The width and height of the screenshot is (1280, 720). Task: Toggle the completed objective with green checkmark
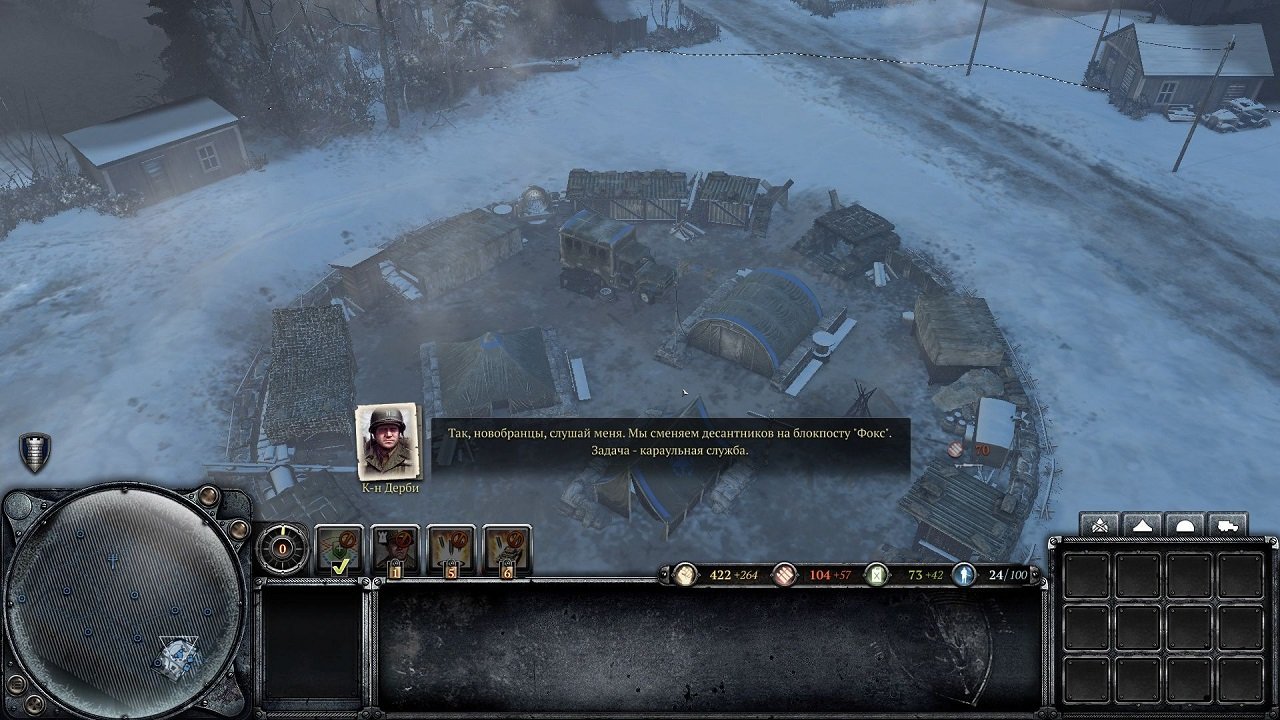point(338,550)
